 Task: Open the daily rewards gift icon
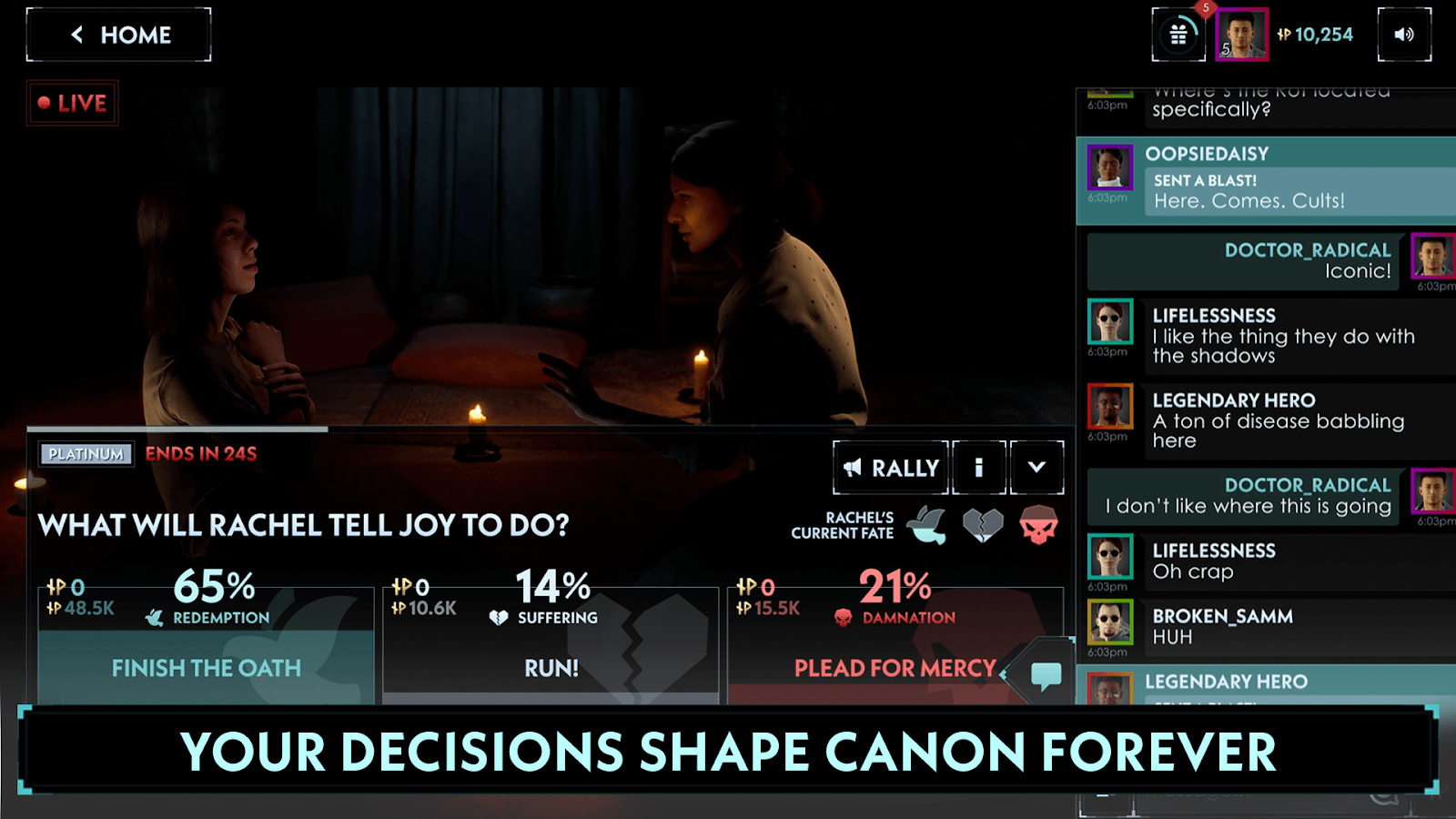coord(1178,34)
